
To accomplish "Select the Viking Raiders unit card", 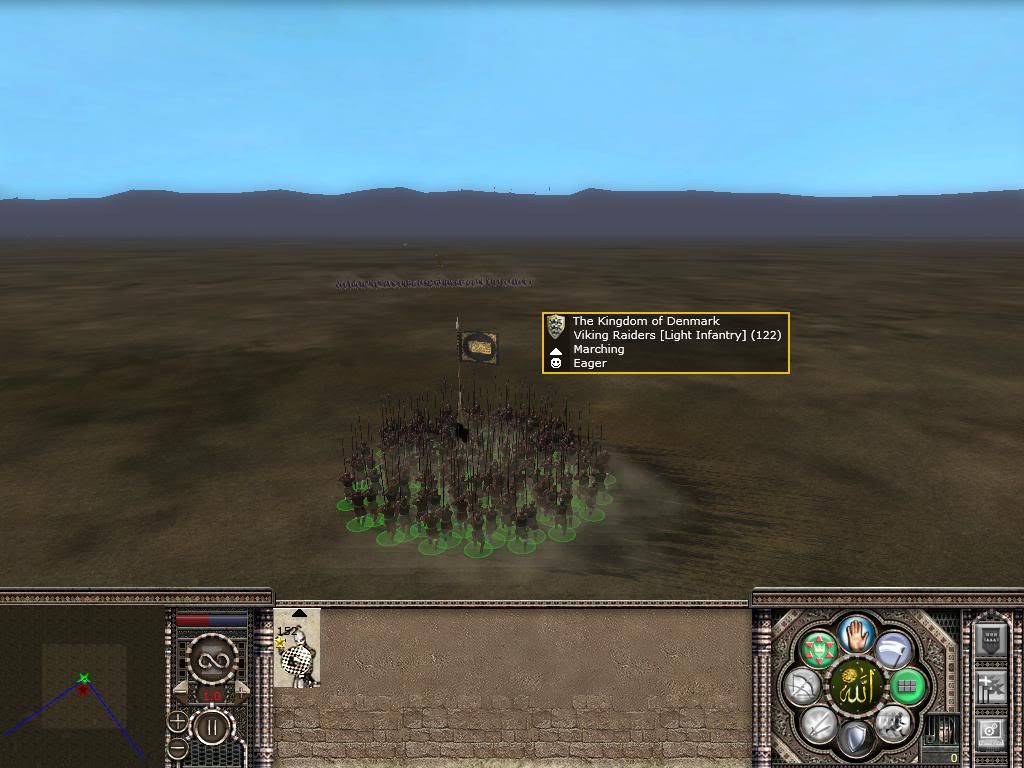I will click(x=297, y=649).
